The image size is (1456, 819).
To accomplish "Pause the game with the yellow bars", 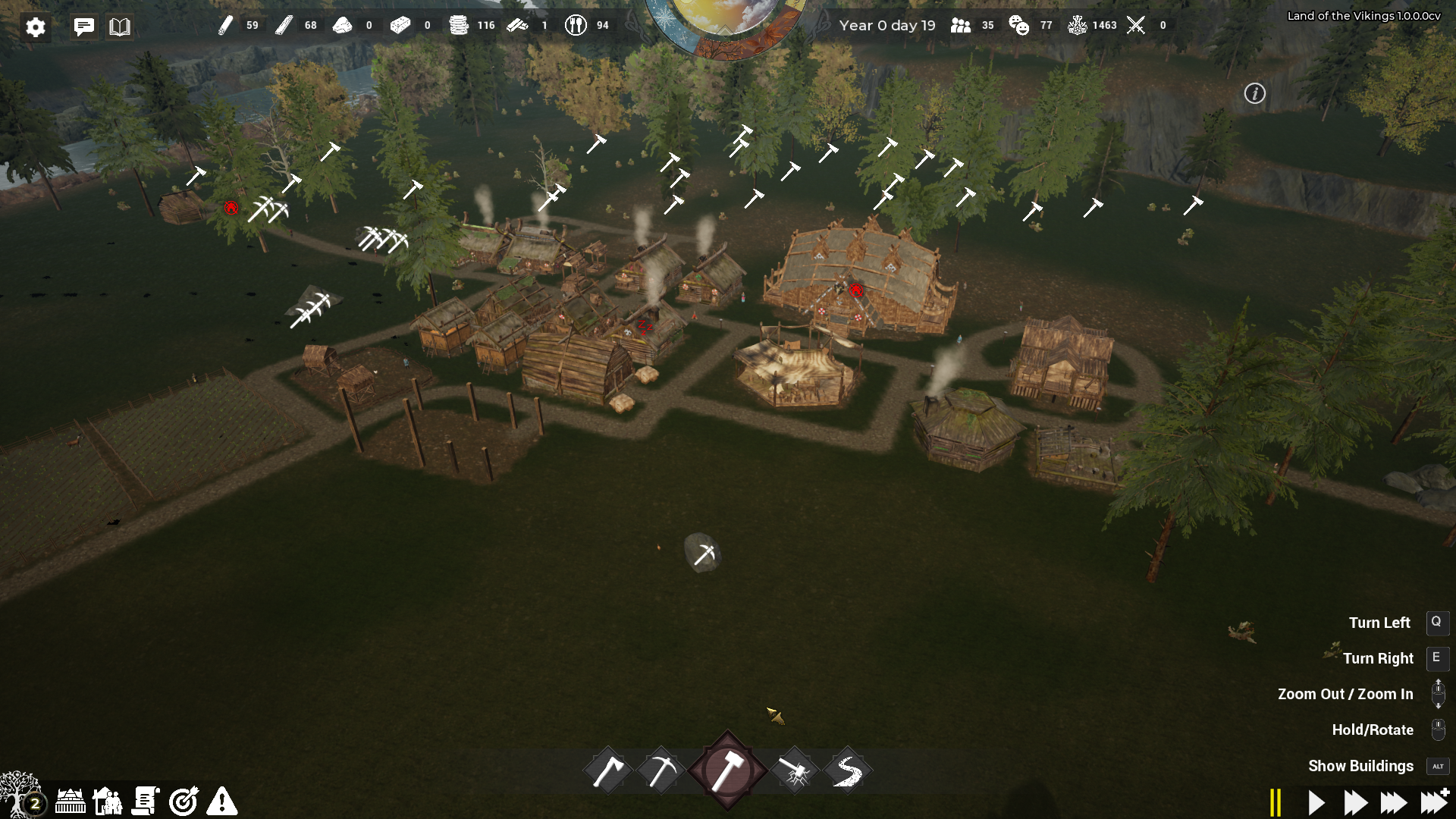I will (1276, 802).
